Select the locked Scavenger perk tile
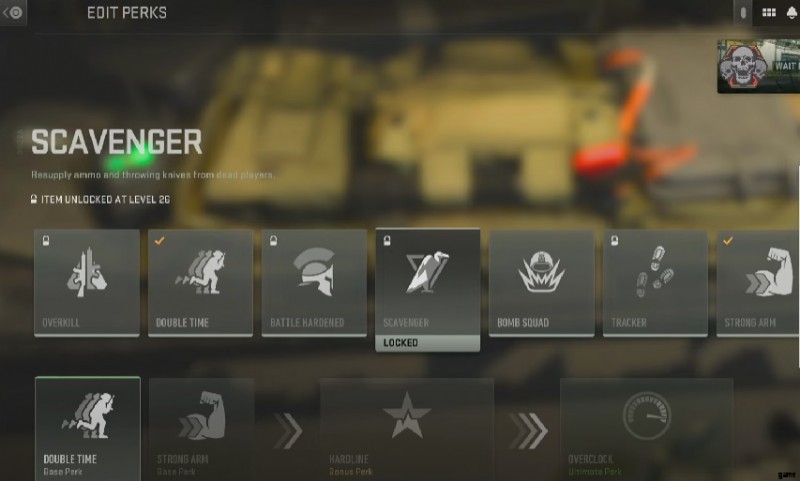 coord(428,282)
